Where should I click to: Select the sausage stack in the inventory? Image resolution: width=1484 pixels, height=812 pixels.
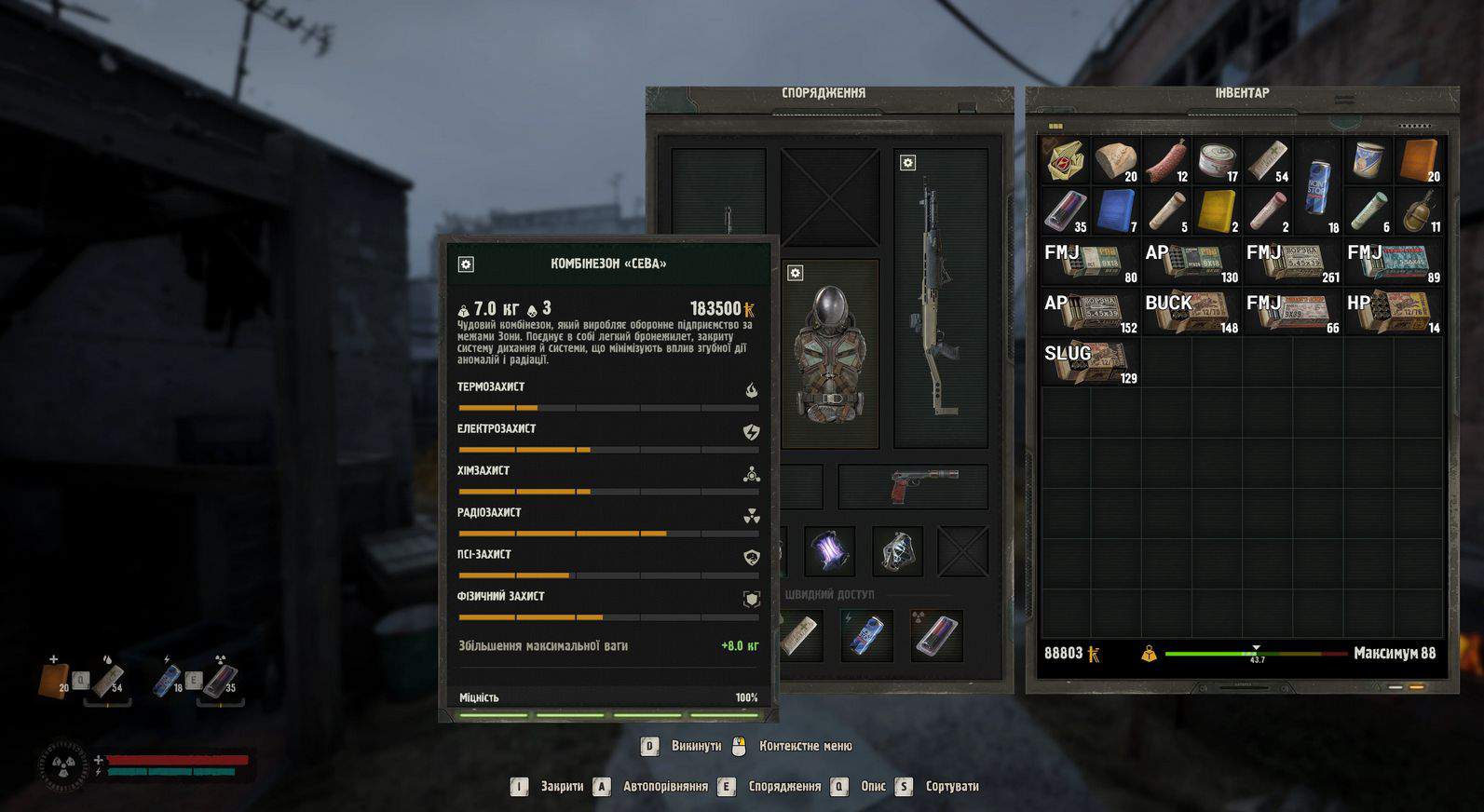[1166, 161]
